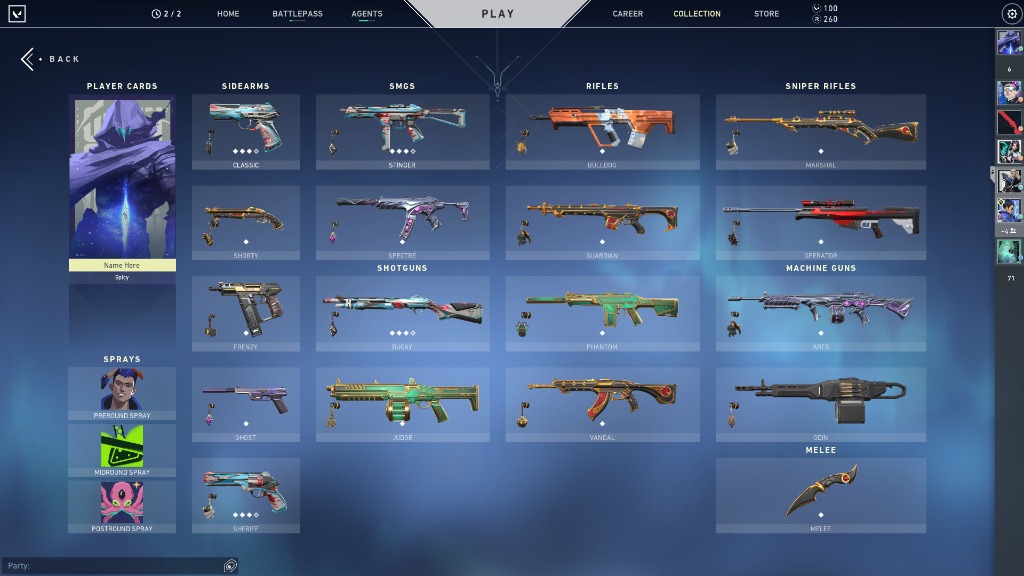Open the Home tab

(x=228, y=14)
